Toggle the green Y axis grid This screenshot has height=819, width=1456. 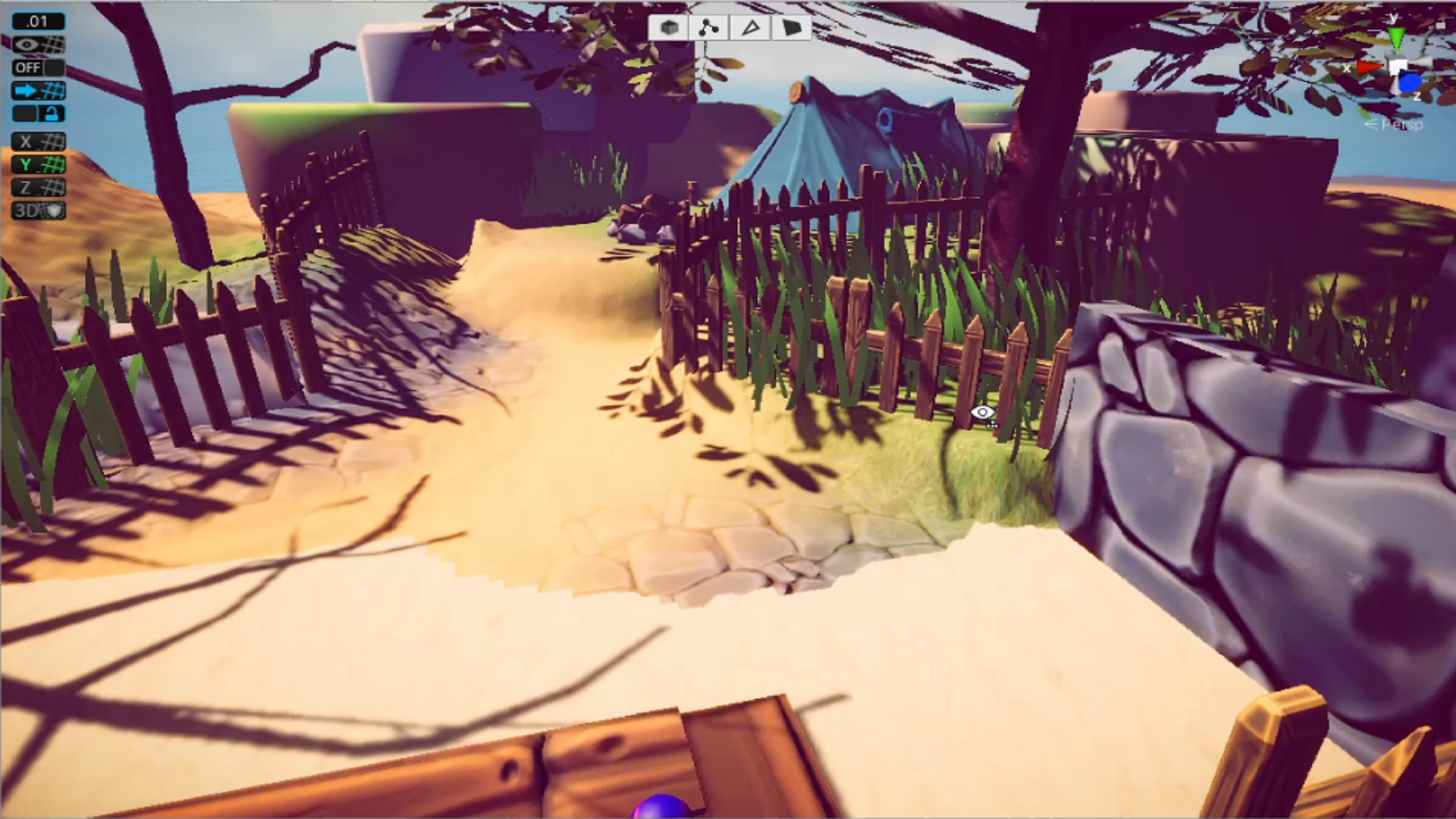[38, 165]
